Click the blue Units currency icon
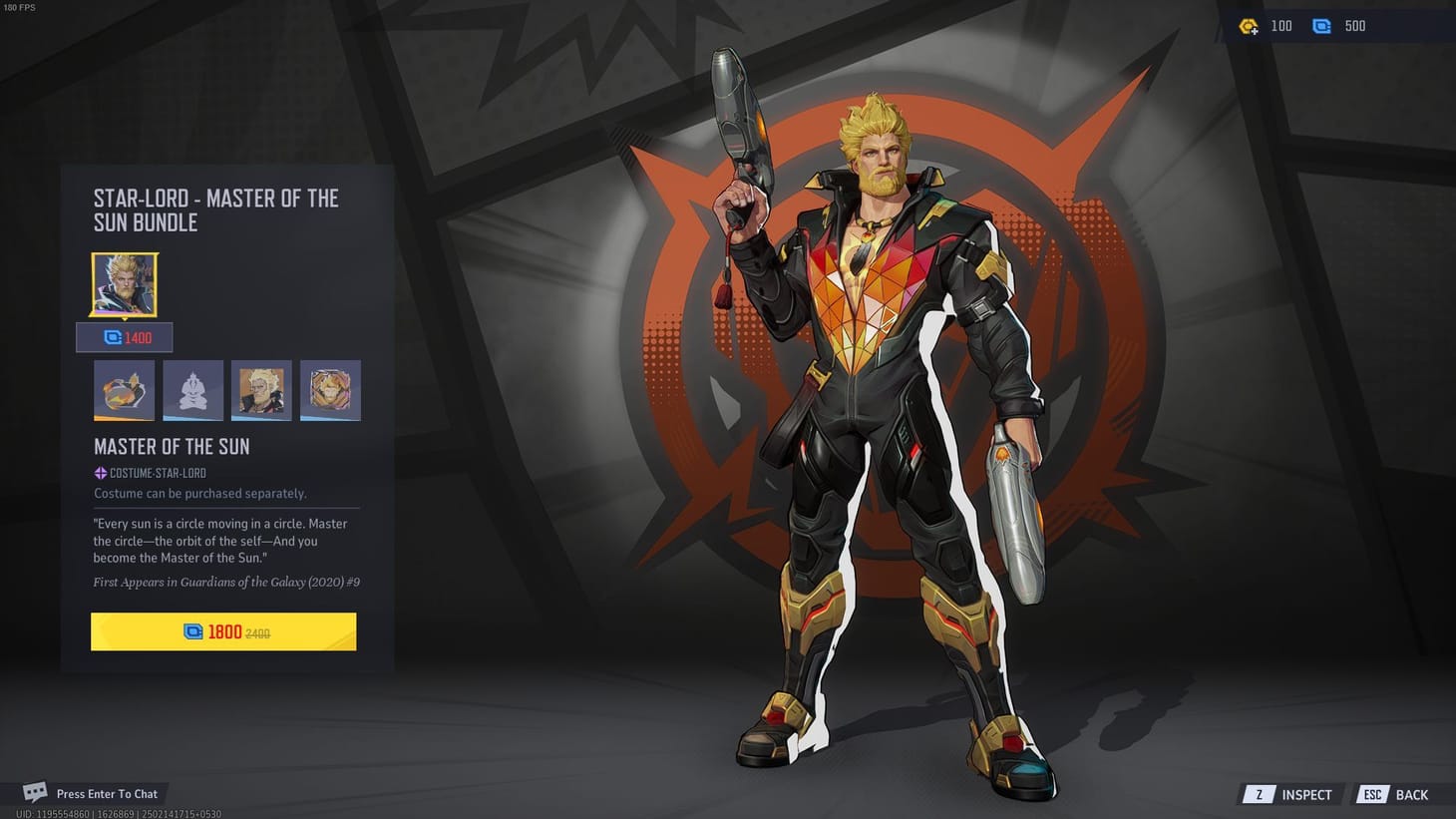Image resolution: width=1456 pixels, height=819 pixels. click(1322, 26)
